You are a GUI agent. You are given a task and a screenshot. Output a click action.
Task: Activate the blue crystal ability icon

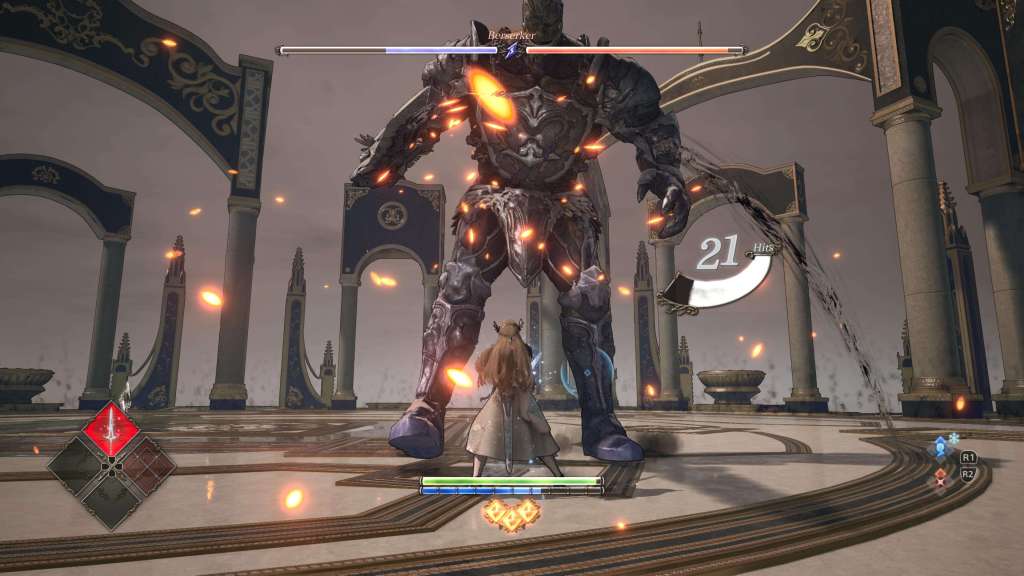coord(940,448)
